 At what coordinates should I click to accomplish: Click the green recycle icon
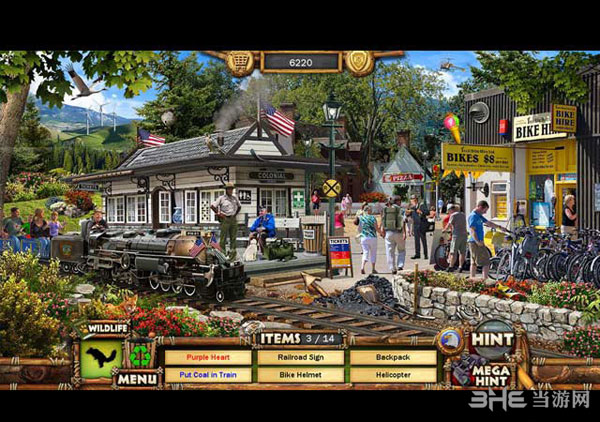point(140,355)
